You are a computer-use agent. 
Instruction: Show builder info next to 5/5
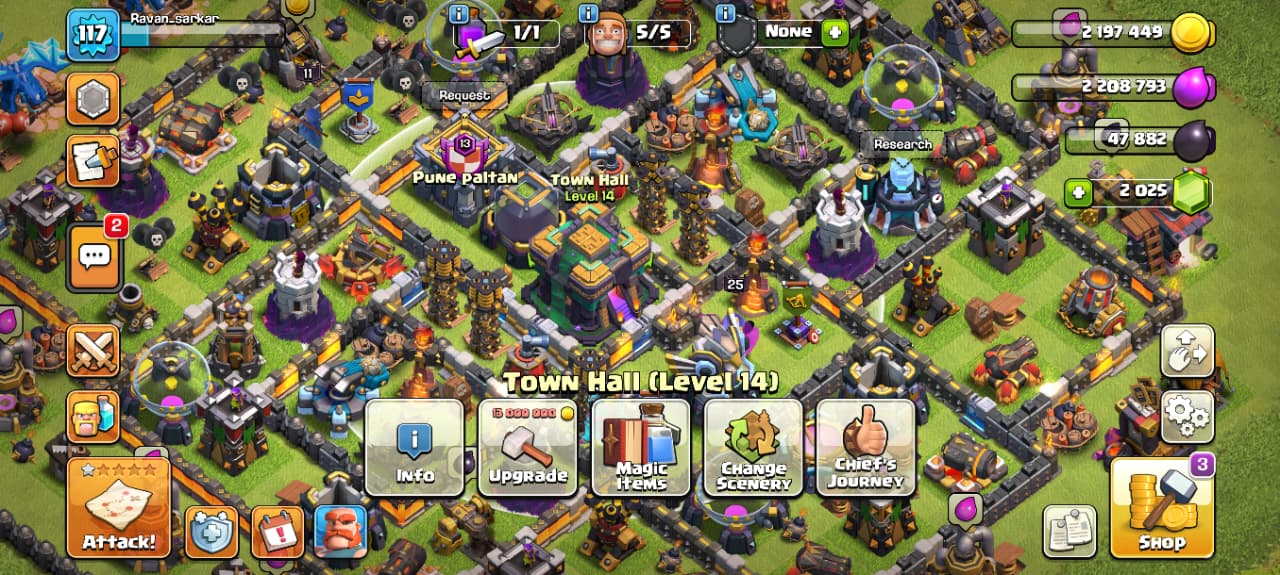587,14
